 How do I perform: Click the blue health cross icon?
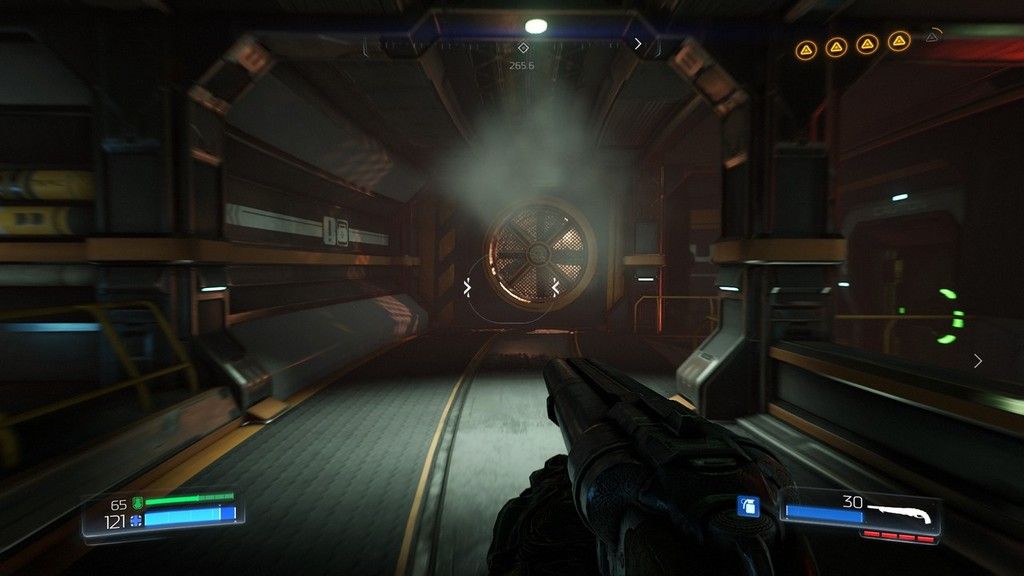[x=137, y=520]
